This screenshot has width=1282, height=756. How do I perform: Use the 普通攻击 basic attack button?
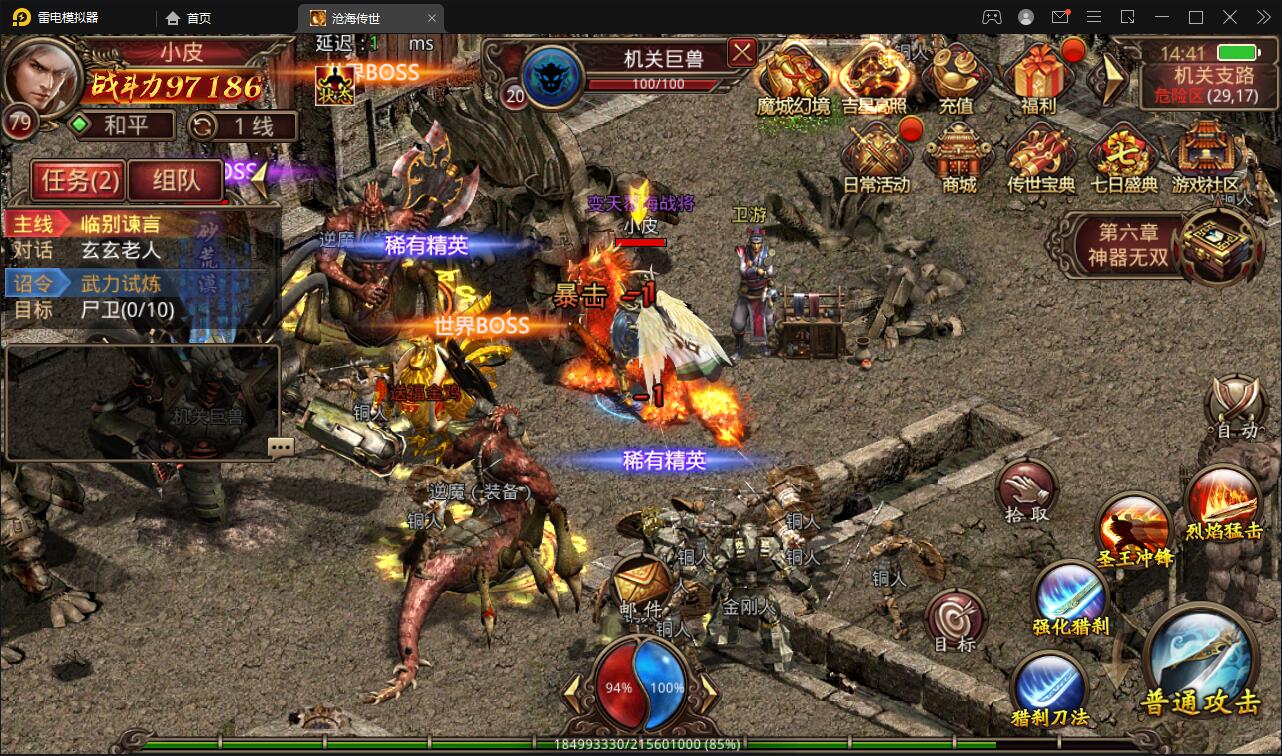click(x=1200, y=660)
